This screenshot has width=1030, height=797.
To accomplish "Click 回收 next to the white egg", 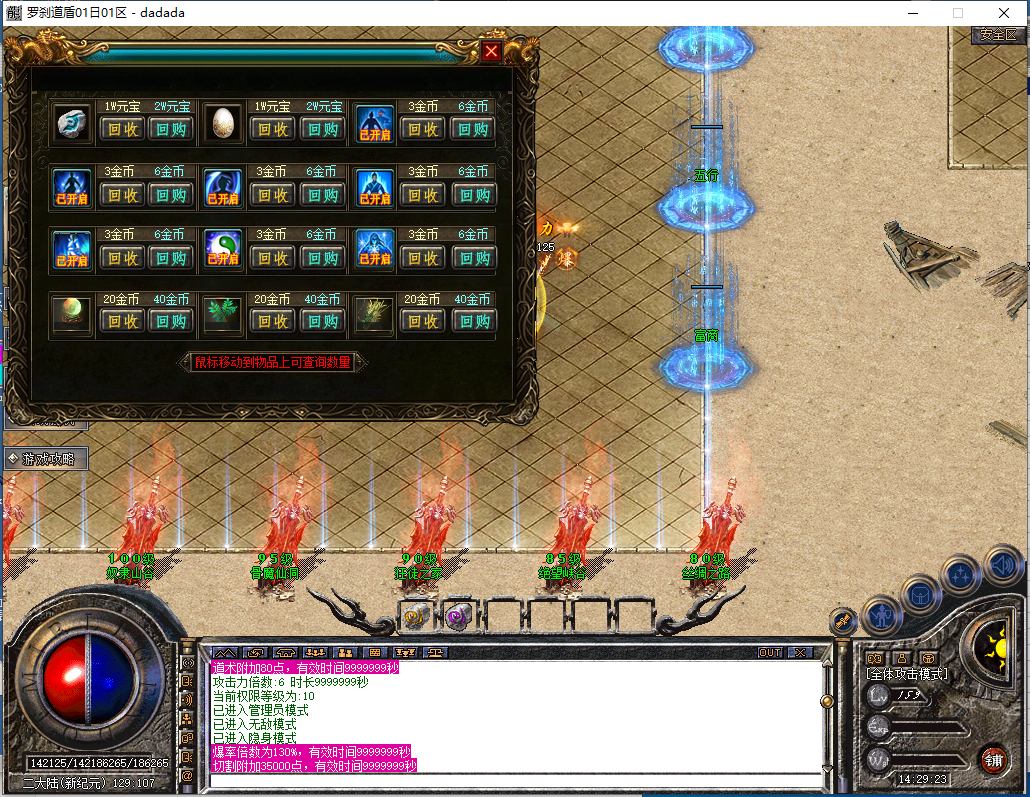I will pos(273,129).
